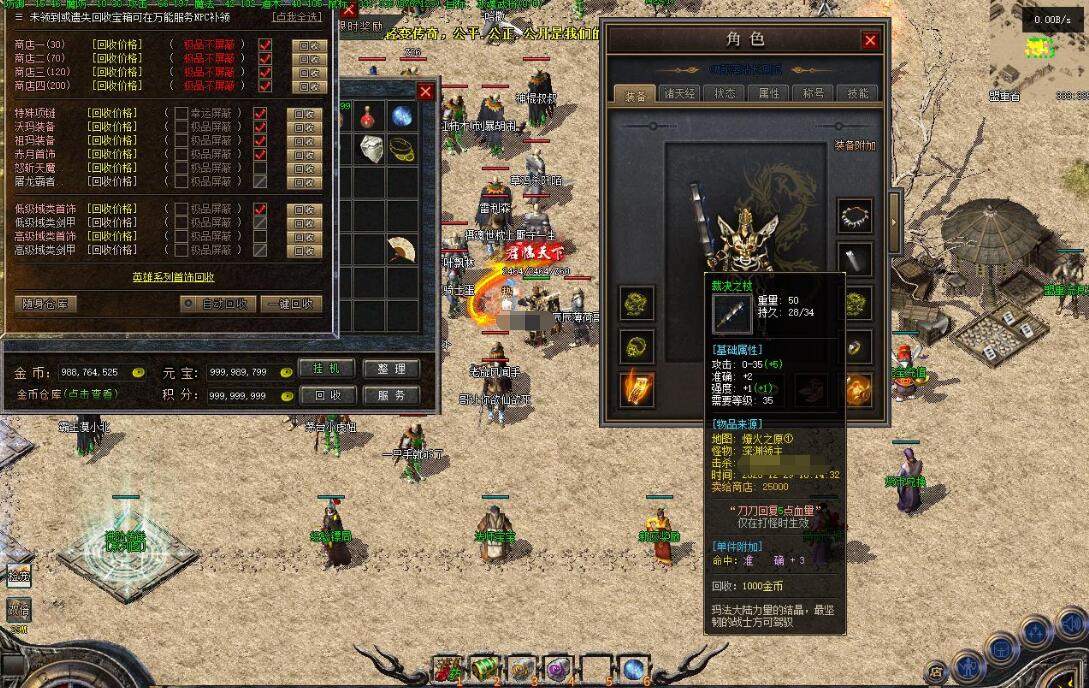Screen dimensions: 1089x688
Task: Toggle the checkbox for 特殊项链 recycling
Action: pyautogui.click(x=260, y=114)
